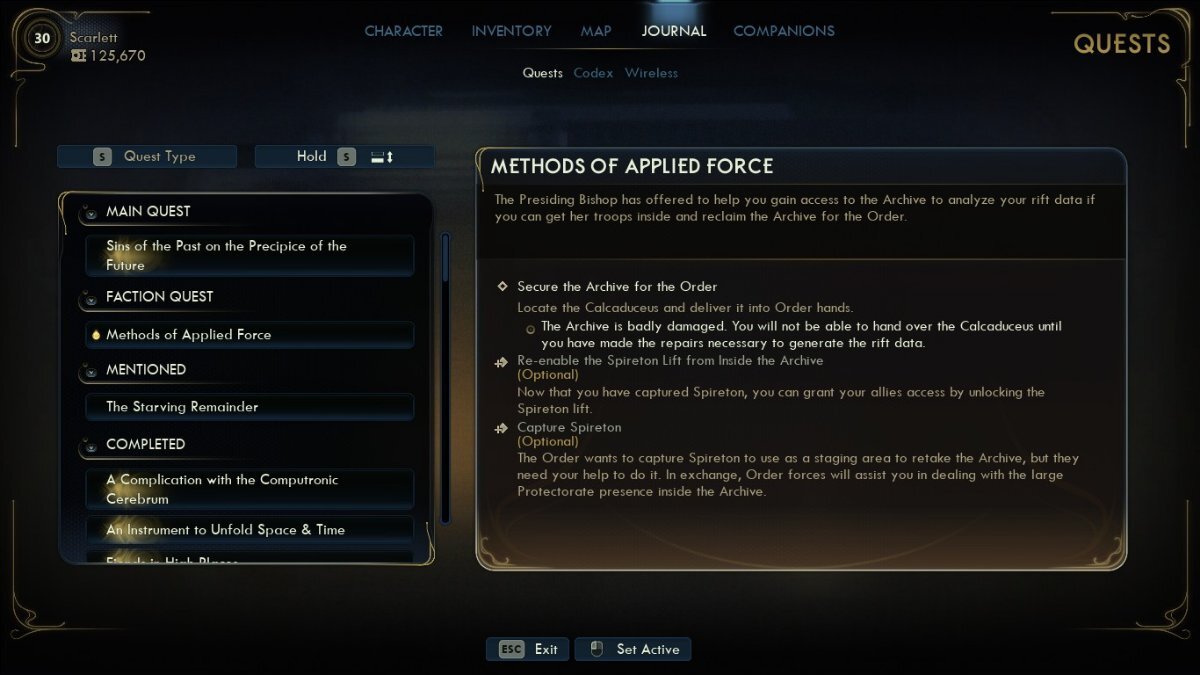Open the Map tab
This screenshot has height=675, width=1200.
tap(596, 31)
